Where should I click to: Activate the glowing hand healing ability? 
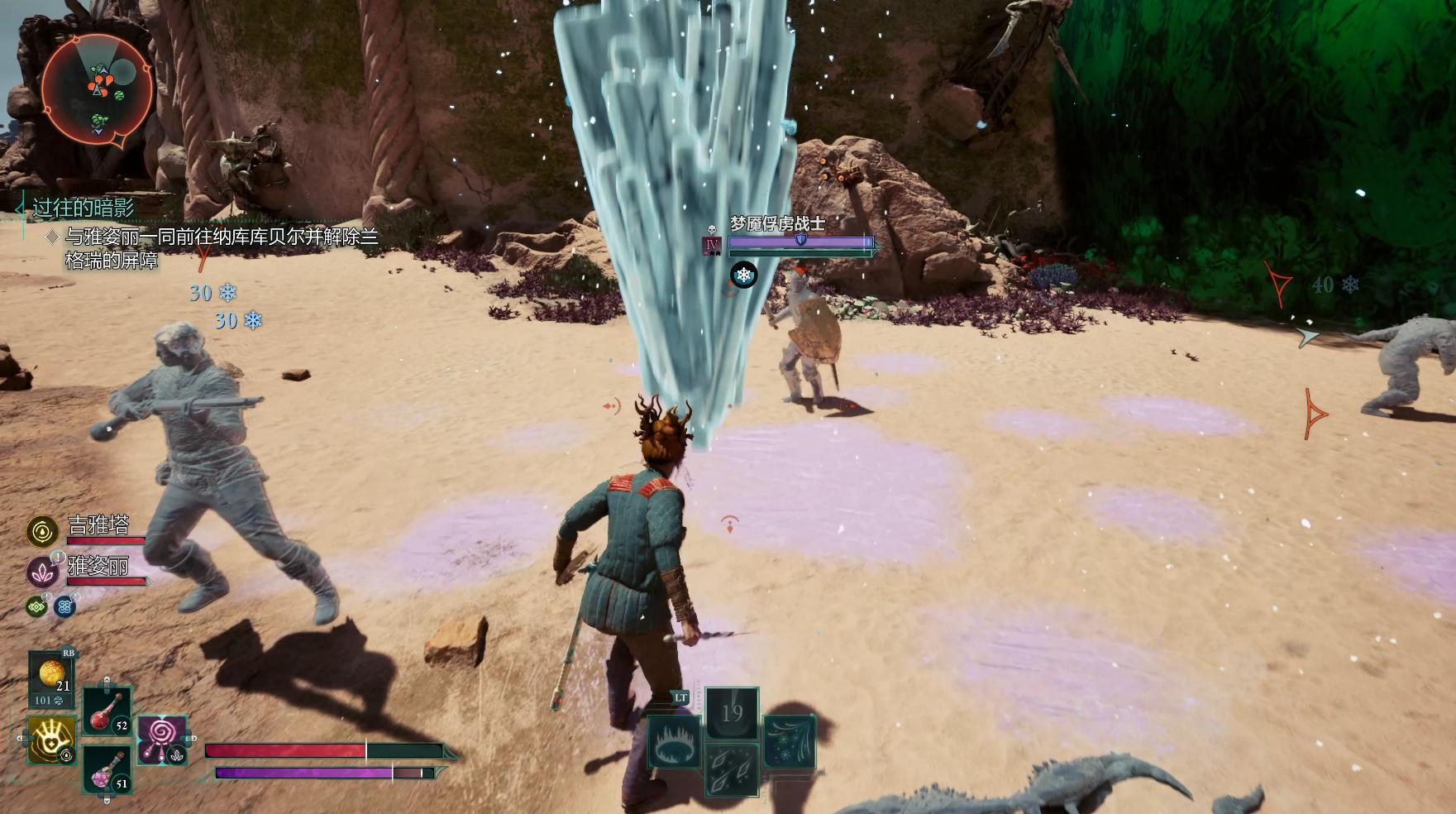(x=51, y=740)
